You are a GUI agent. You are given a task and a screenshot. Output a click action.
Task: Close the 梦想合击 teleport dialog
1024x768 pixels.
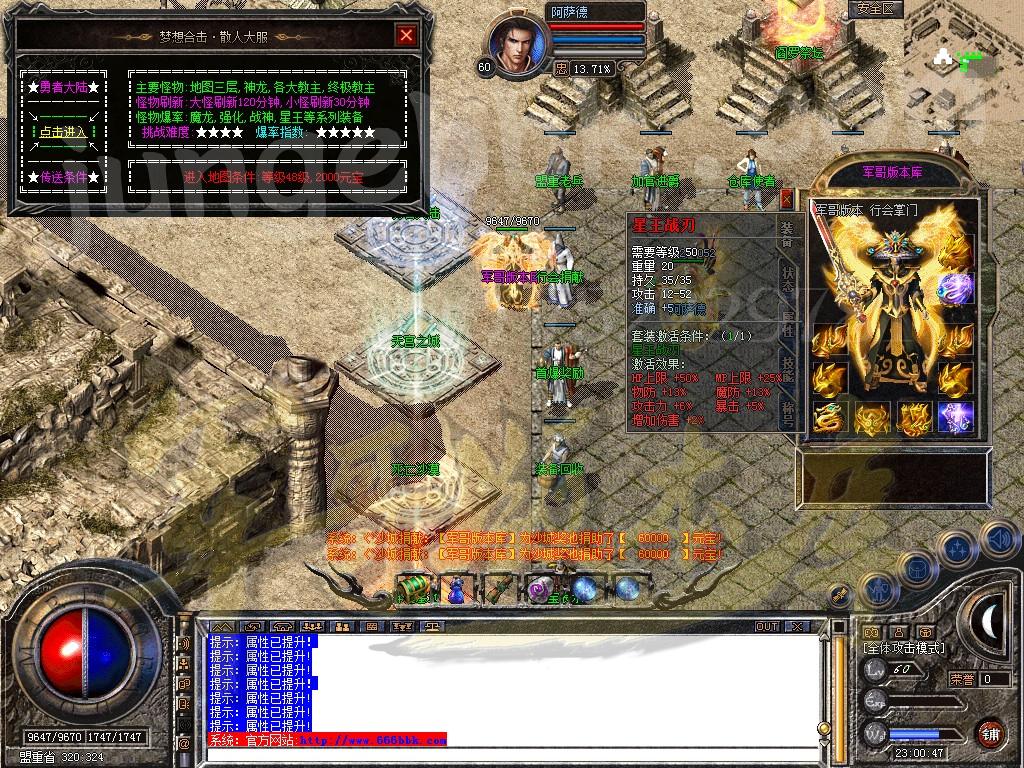406,36
